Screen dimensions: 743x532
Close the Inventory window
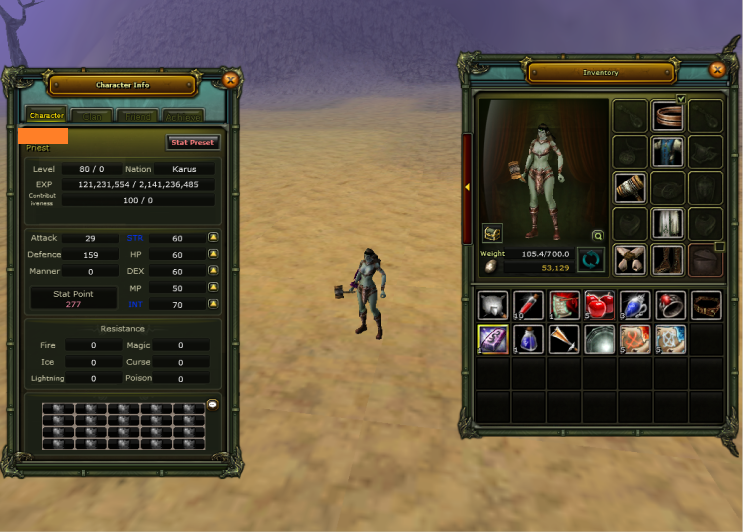(716, 70)
